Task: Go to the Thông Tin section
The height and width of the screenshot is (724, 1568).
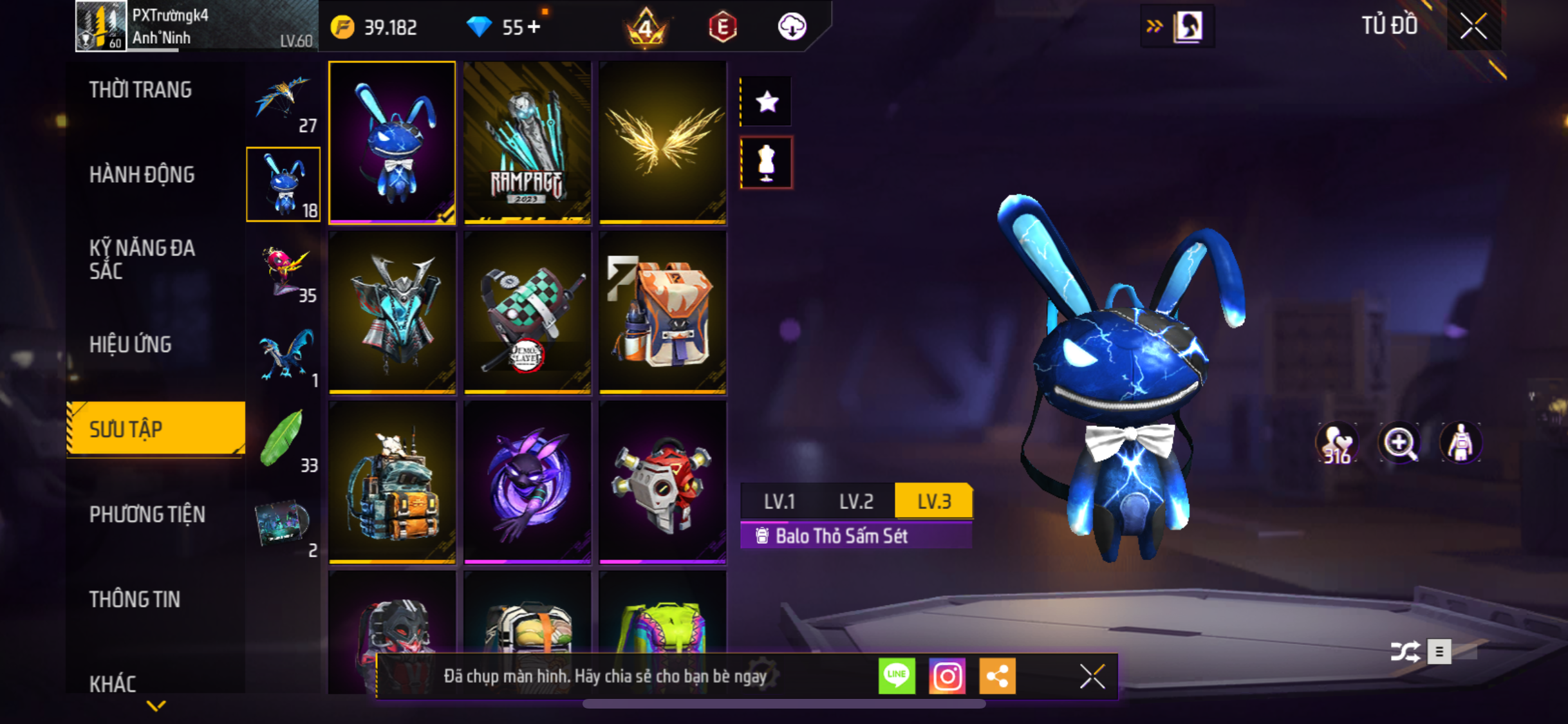Action: tap(135, 599)
